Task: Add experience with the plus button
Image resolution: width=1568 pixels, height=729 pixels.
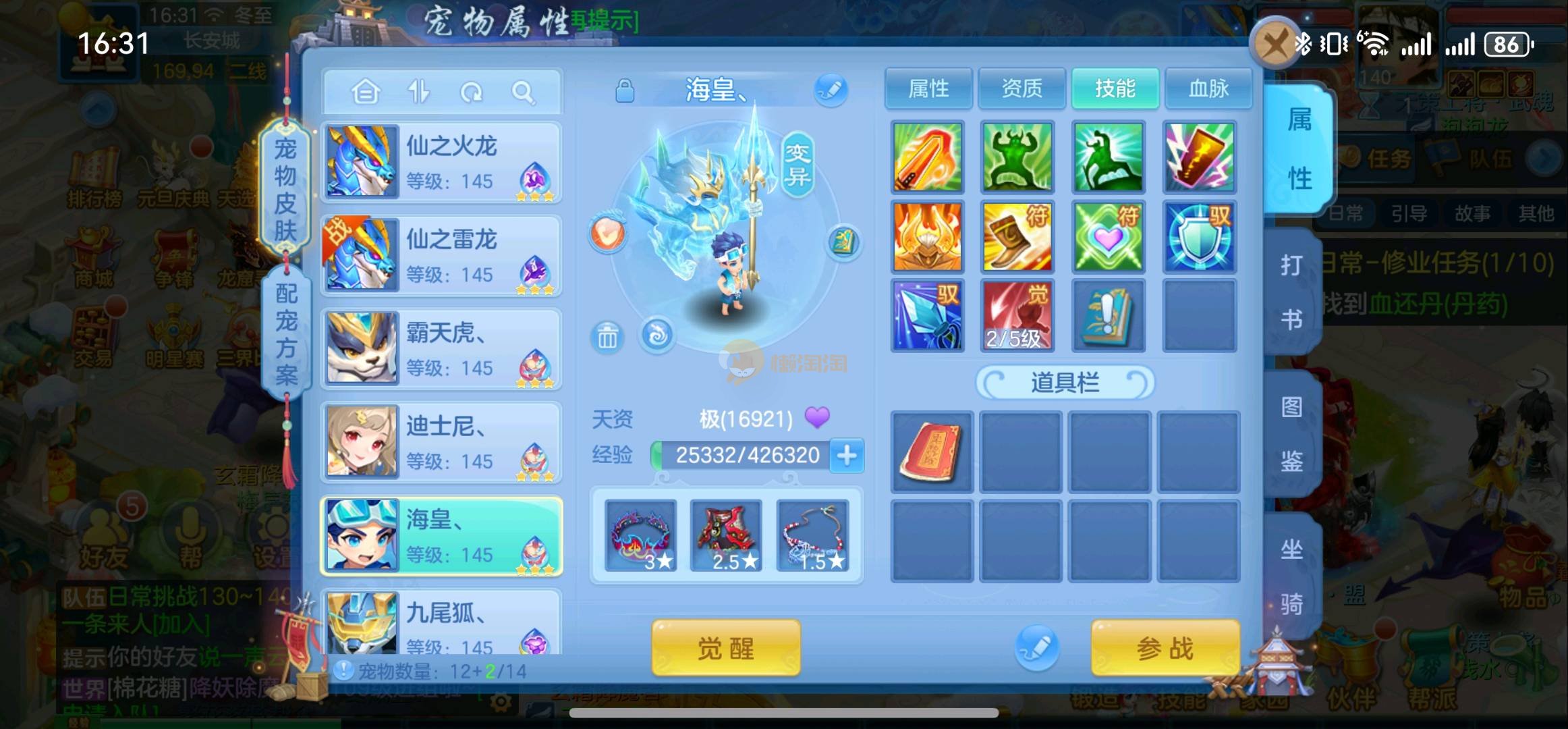Action: coord(847,456)
